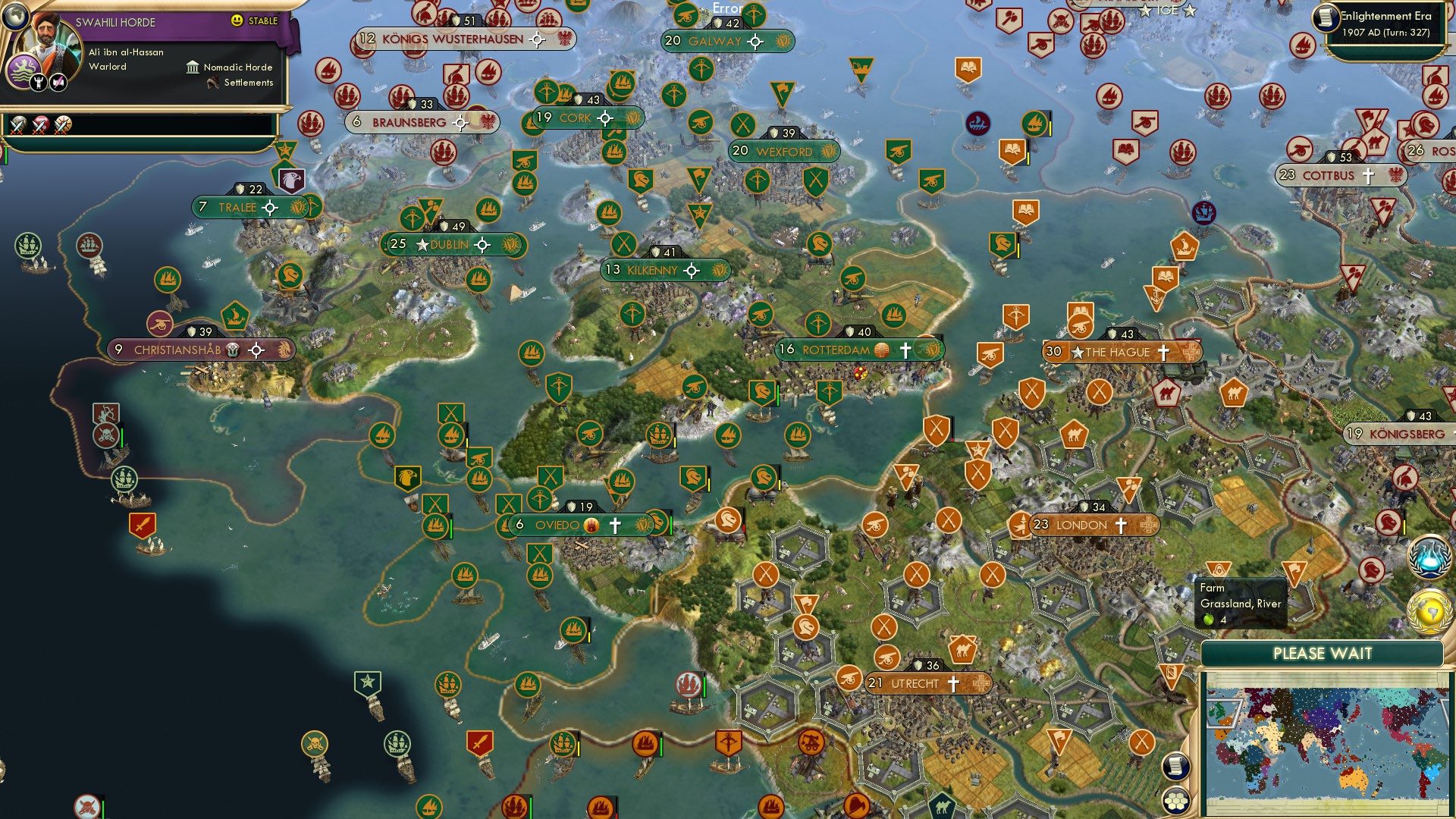Select the city banner of Dublin

tap(450, 243)
